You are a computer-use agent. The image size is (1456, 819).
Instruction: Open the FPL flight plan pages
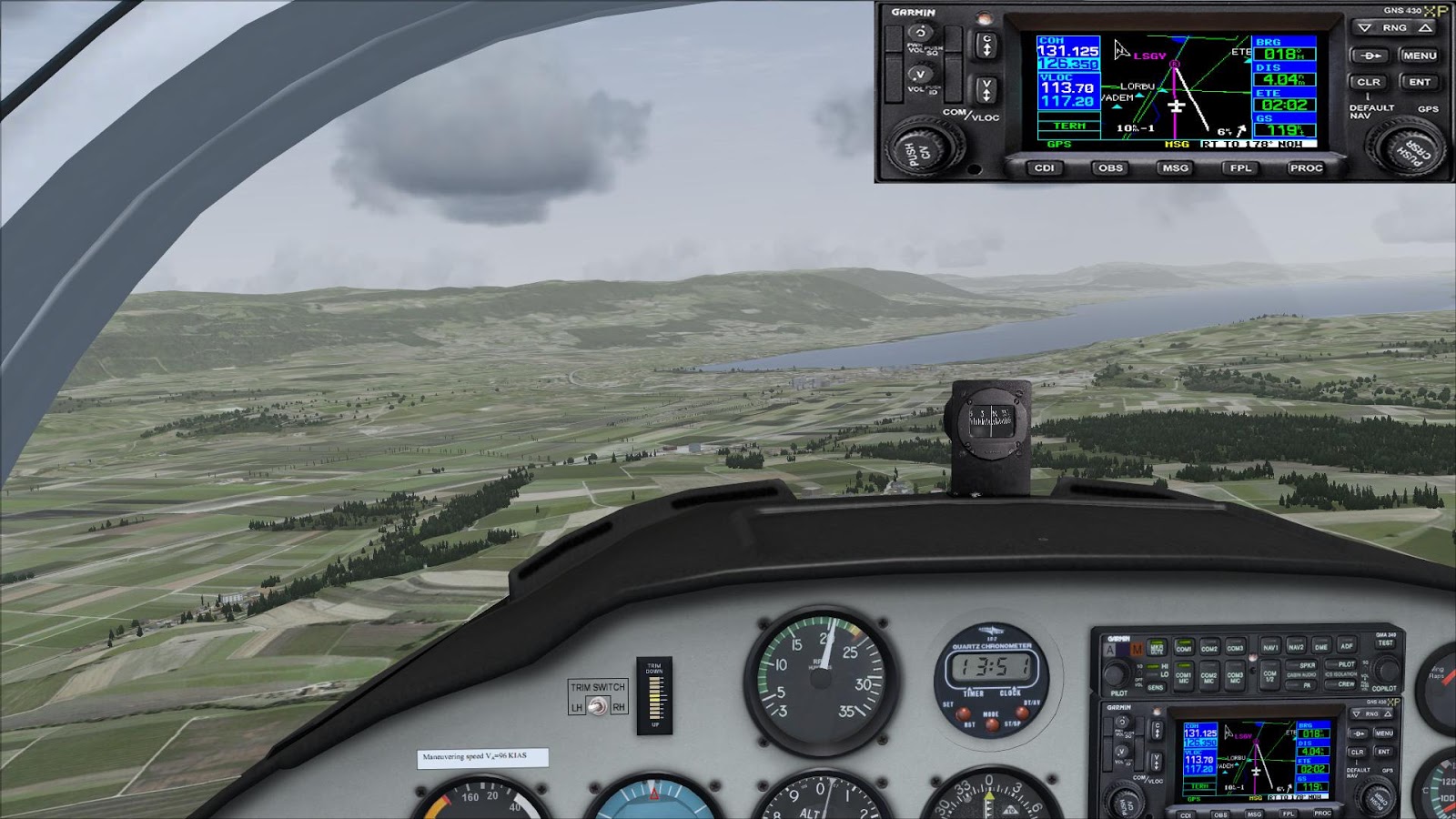(1239, 169)
